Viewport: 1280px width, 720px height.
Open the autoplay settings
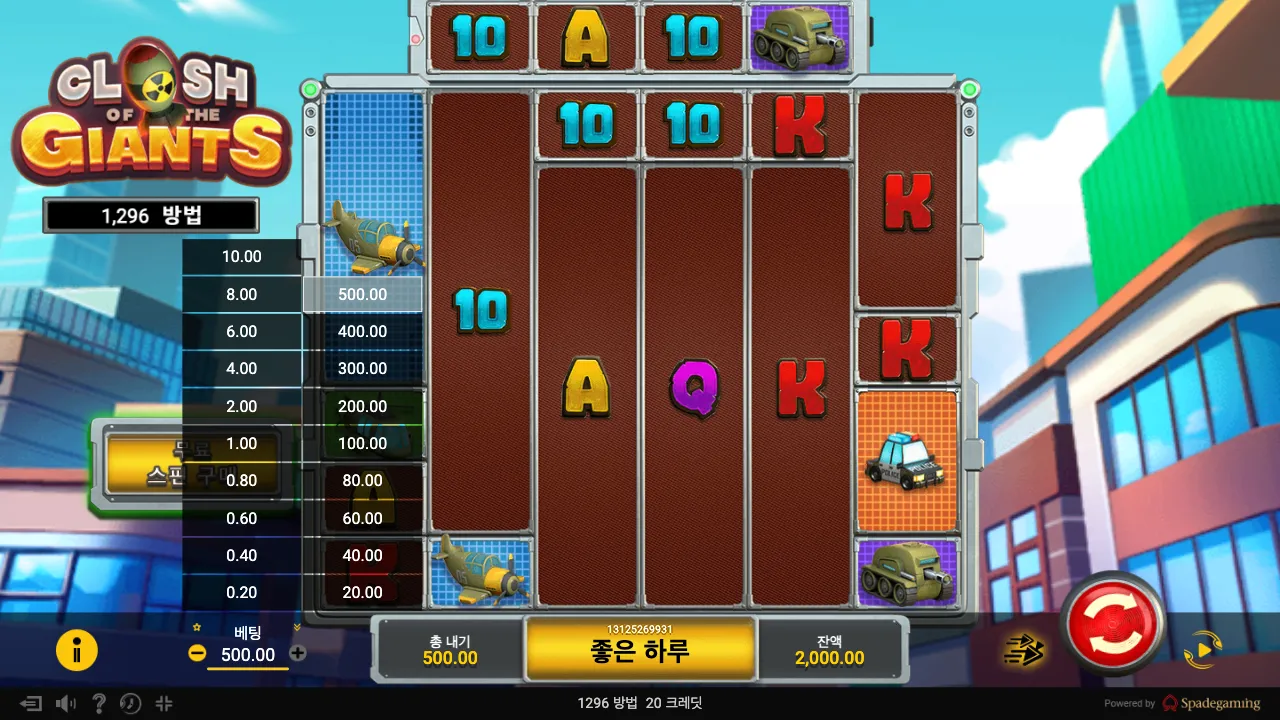pos(1202,650)
